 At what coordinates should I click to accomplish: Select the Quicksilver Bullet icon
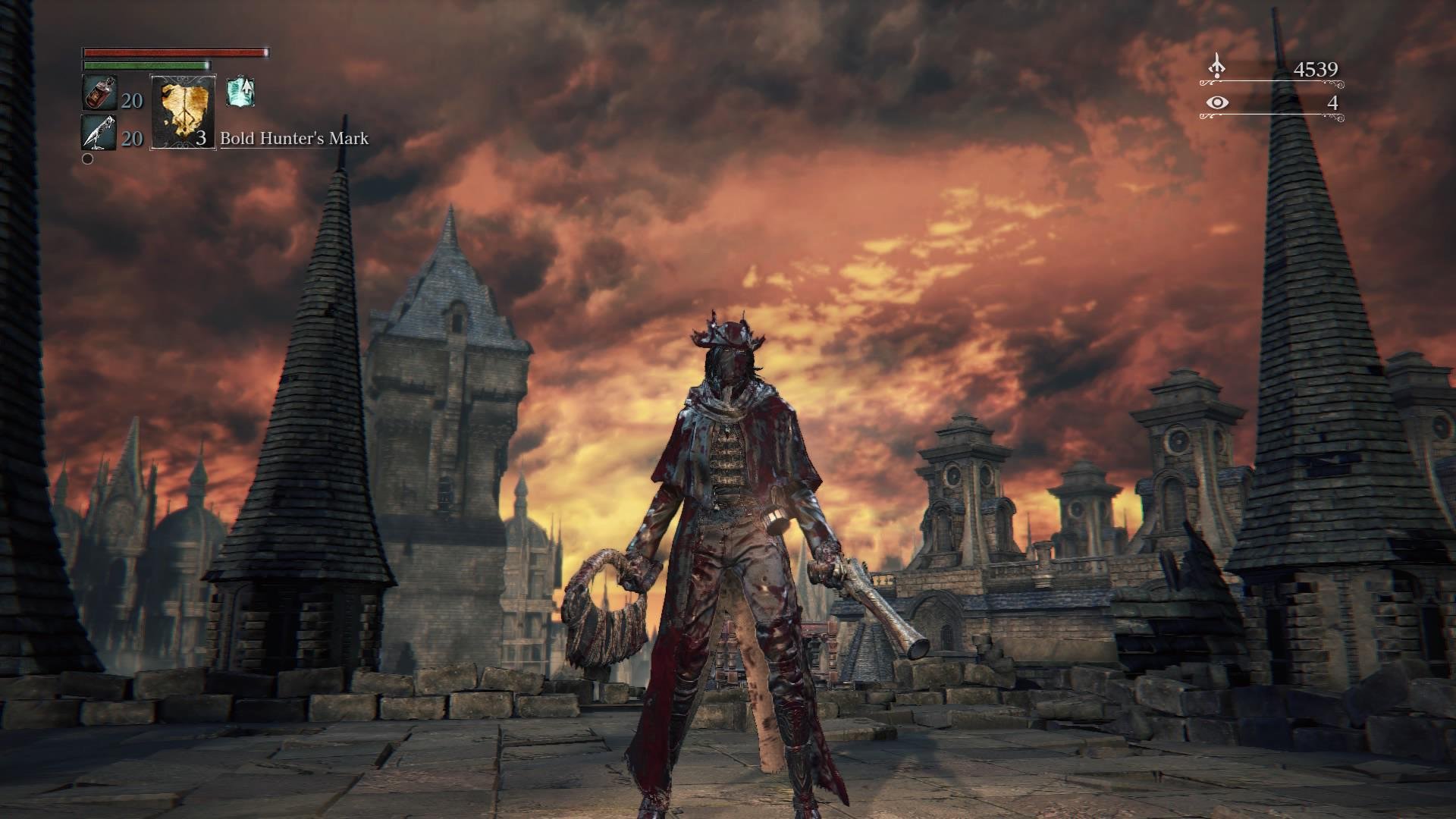pos(99,133)
